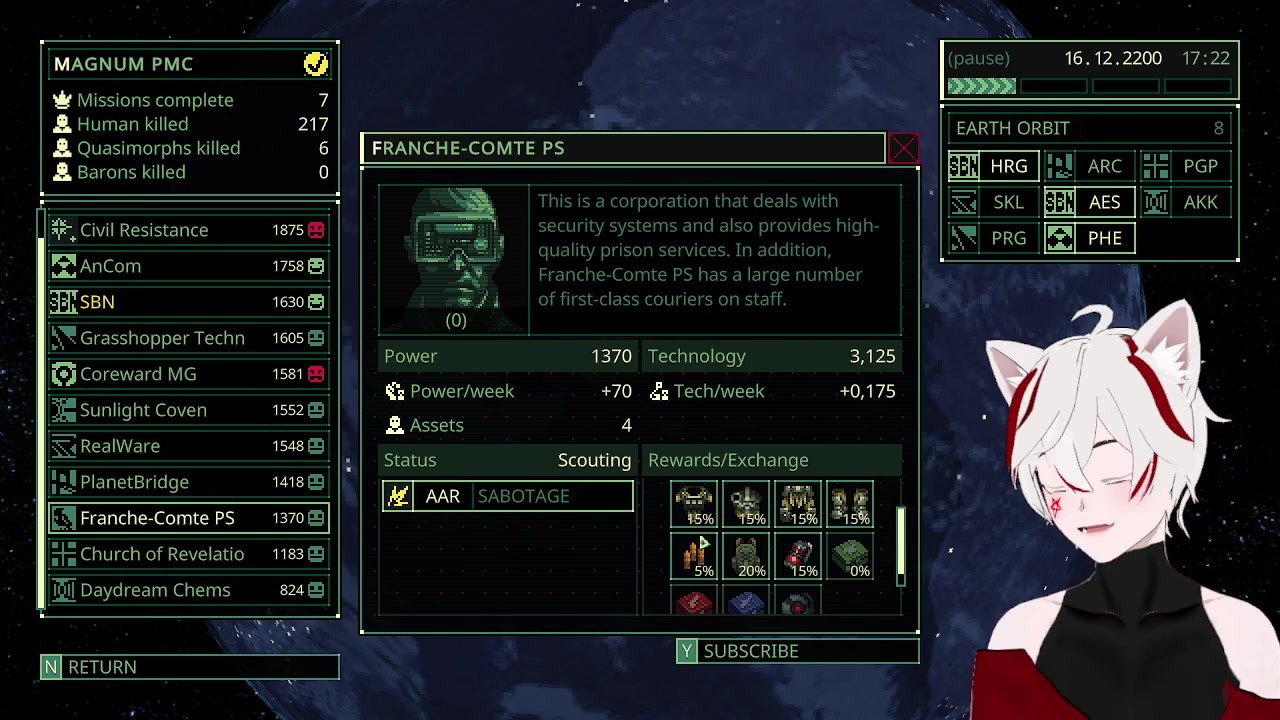Select the AAR tab
Image resolution: width=1280 pixels, height=720 pixels.
pos(443,496)
